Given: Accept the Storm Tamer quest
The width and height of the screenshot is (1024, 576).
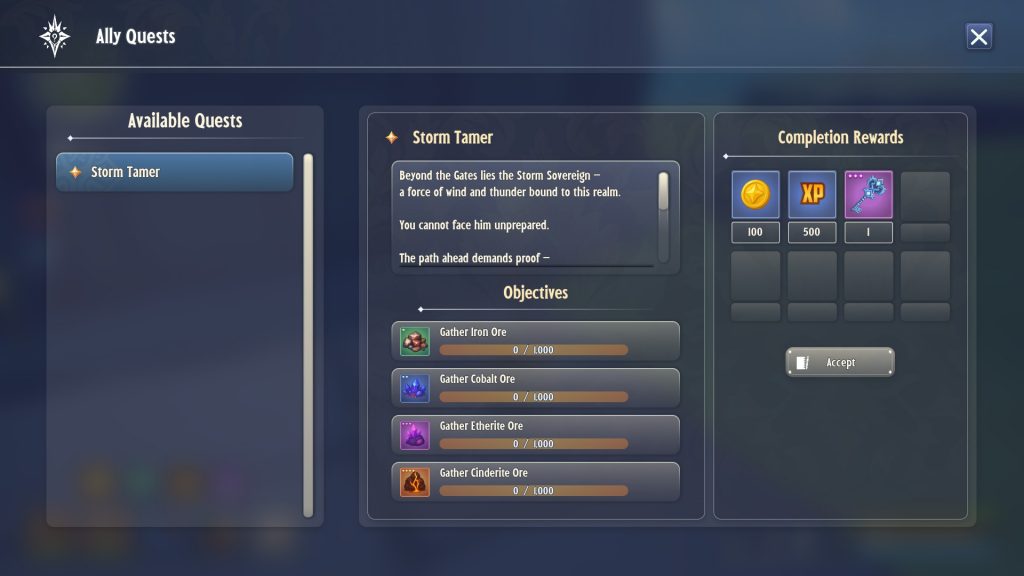Looking at the screenshot, I should click(840, 362).
